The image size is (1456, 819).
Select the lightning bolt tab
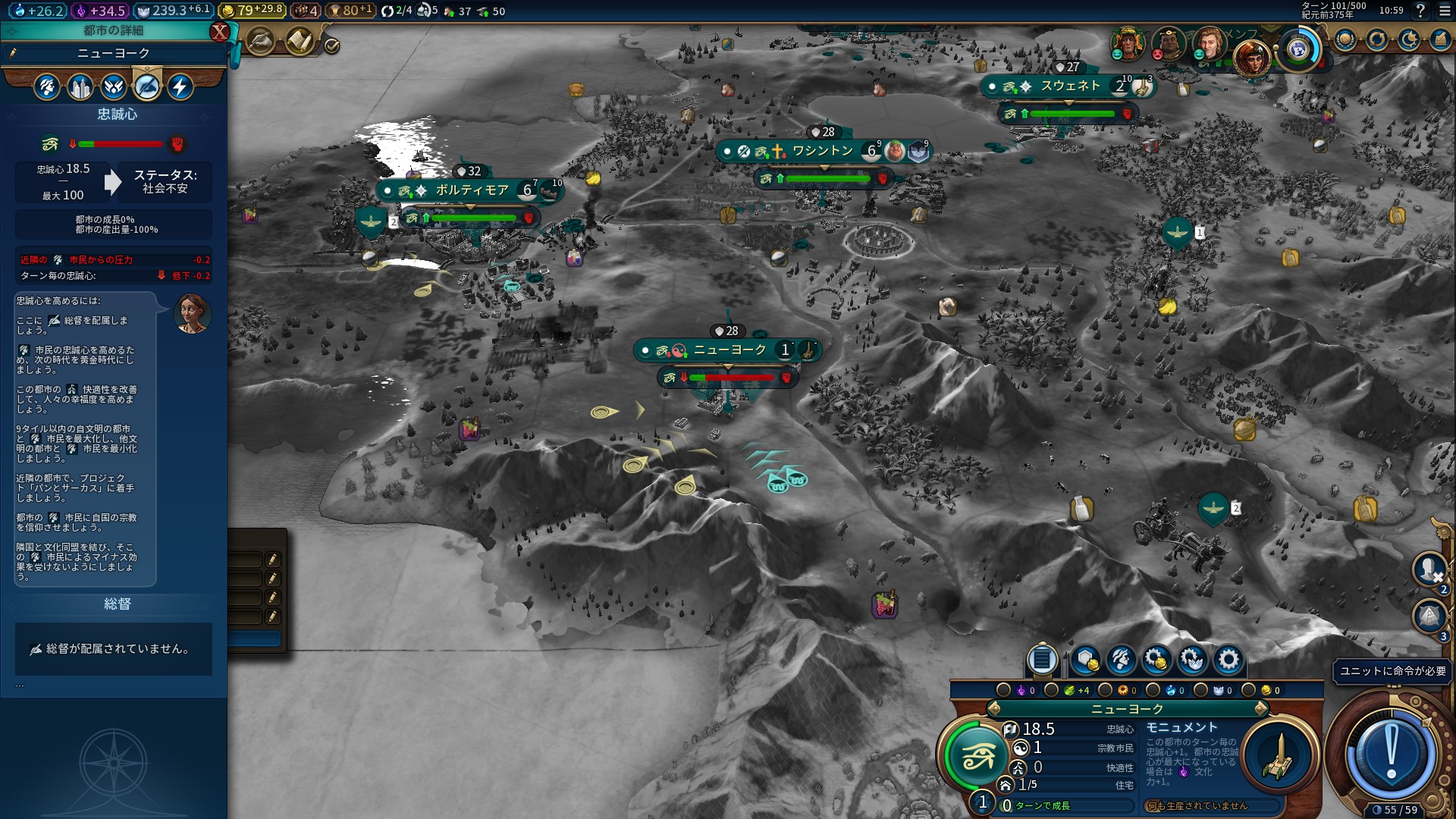point(180,87)
